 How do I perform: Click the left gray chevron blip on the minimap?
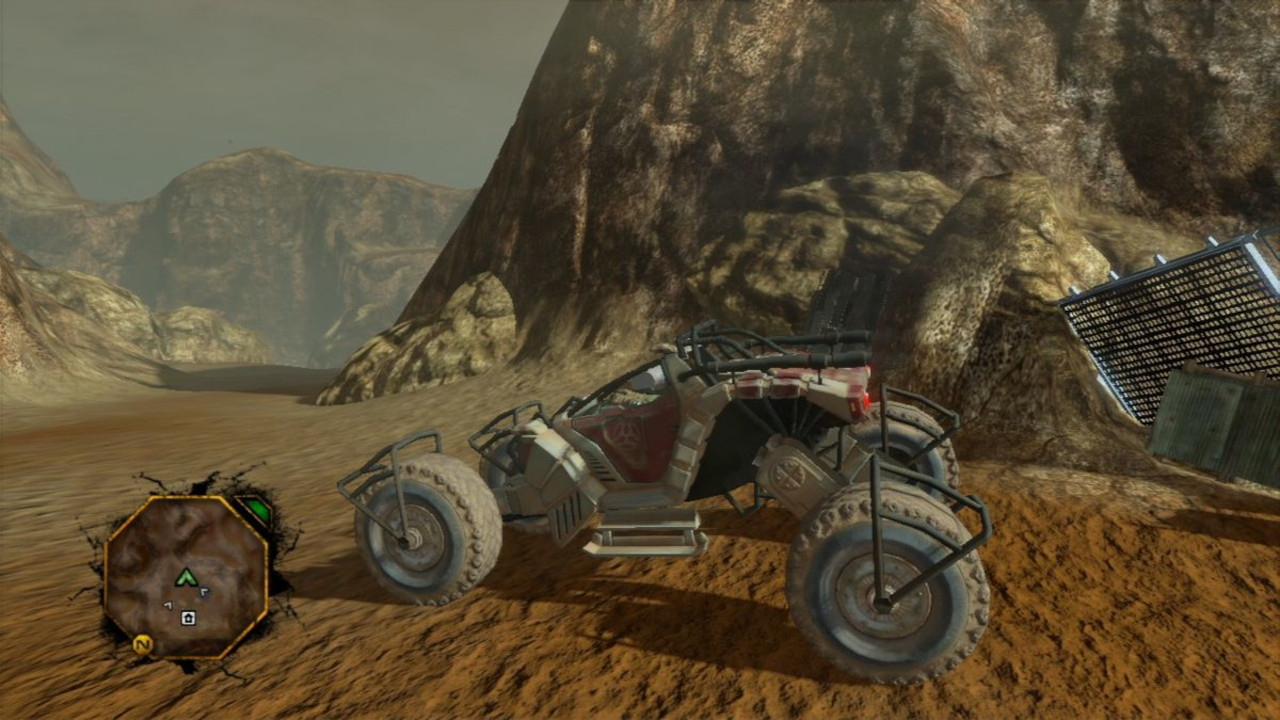click(168, 604)
